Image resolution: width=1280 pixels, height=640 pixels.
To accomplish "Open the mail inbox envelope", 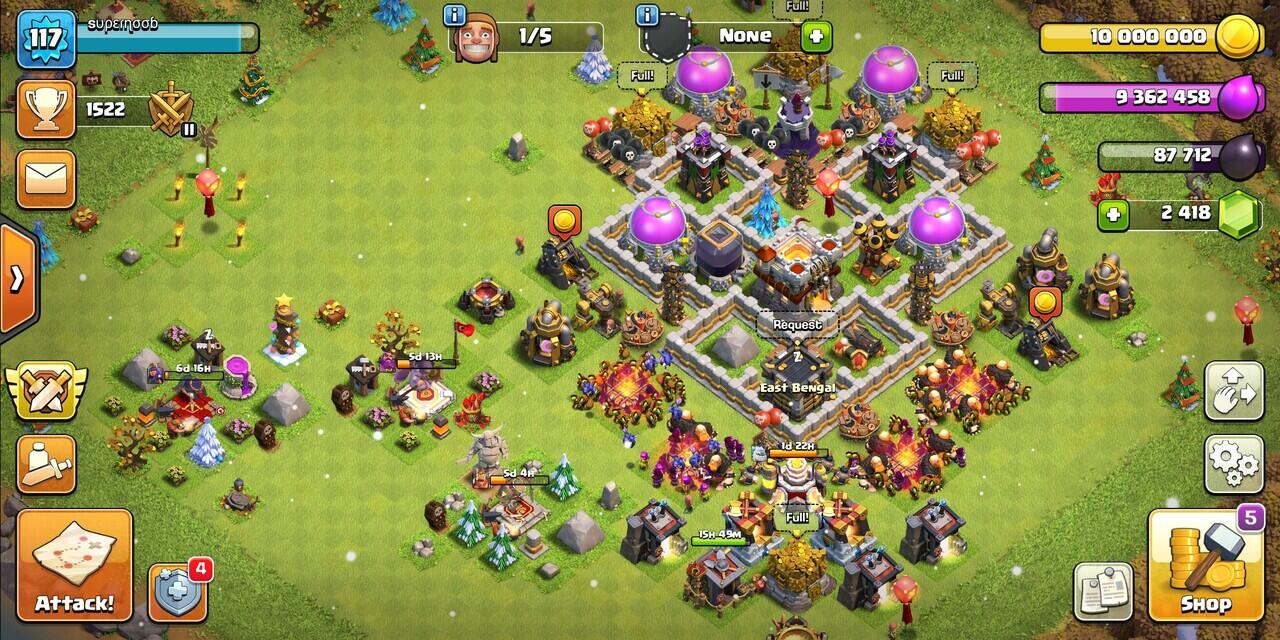I will coord(46,179).
